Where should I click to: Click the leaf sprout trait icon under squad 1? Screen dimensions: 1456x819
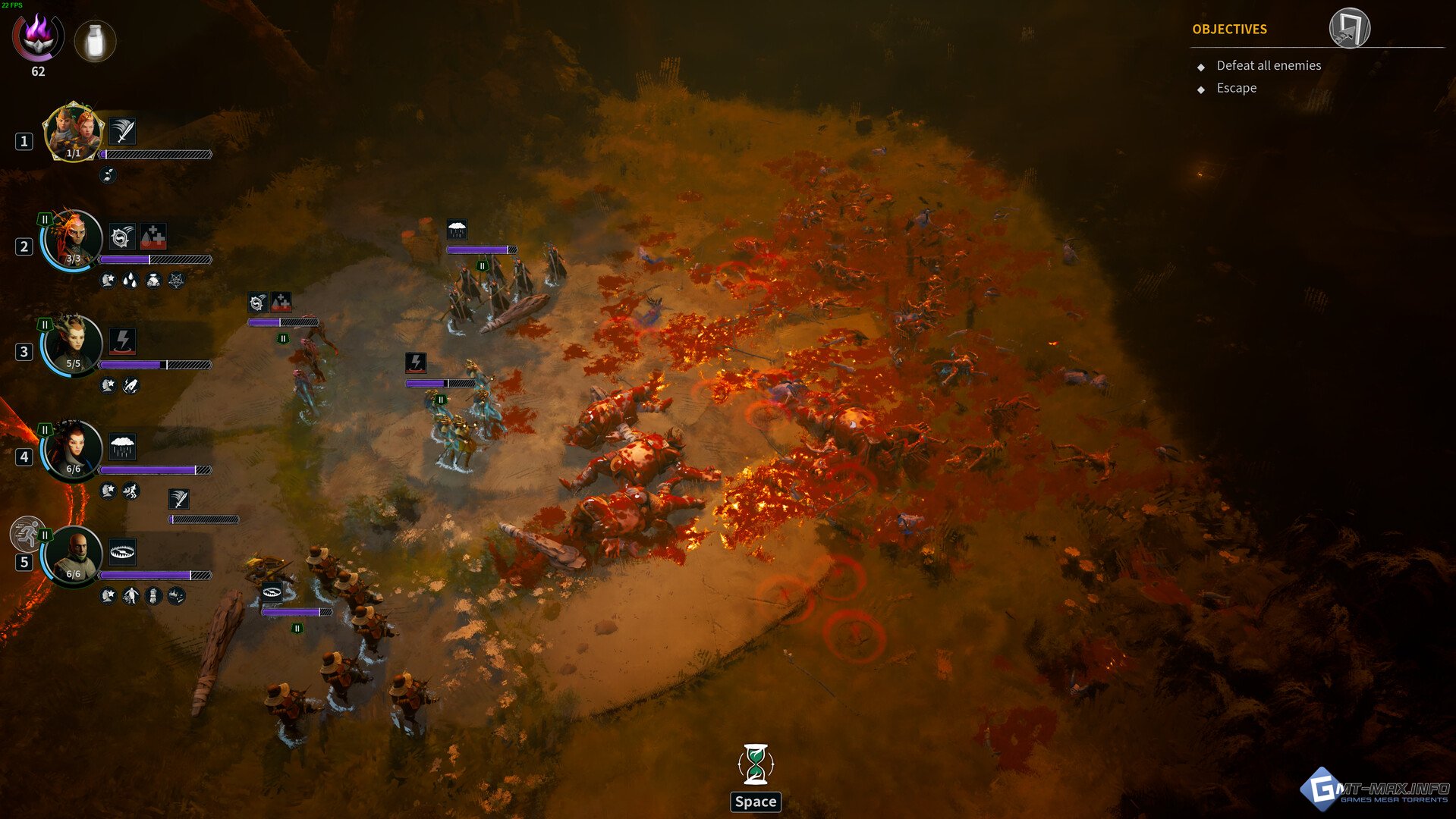(x=108, y=175)
